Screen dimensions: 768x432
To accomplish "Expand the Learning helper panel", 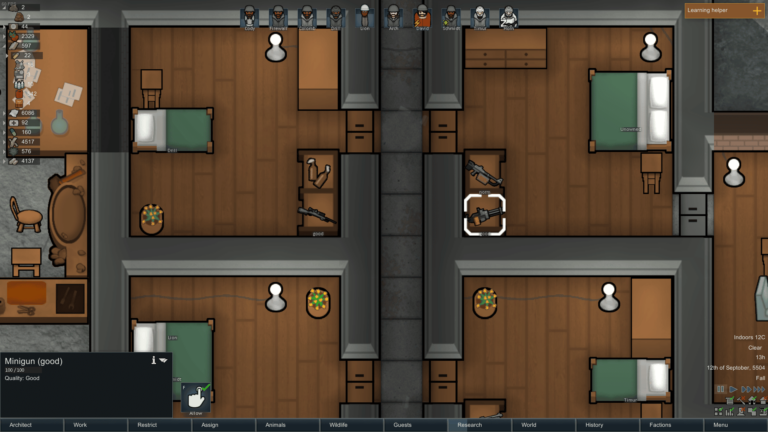I will tap(755, 10).
